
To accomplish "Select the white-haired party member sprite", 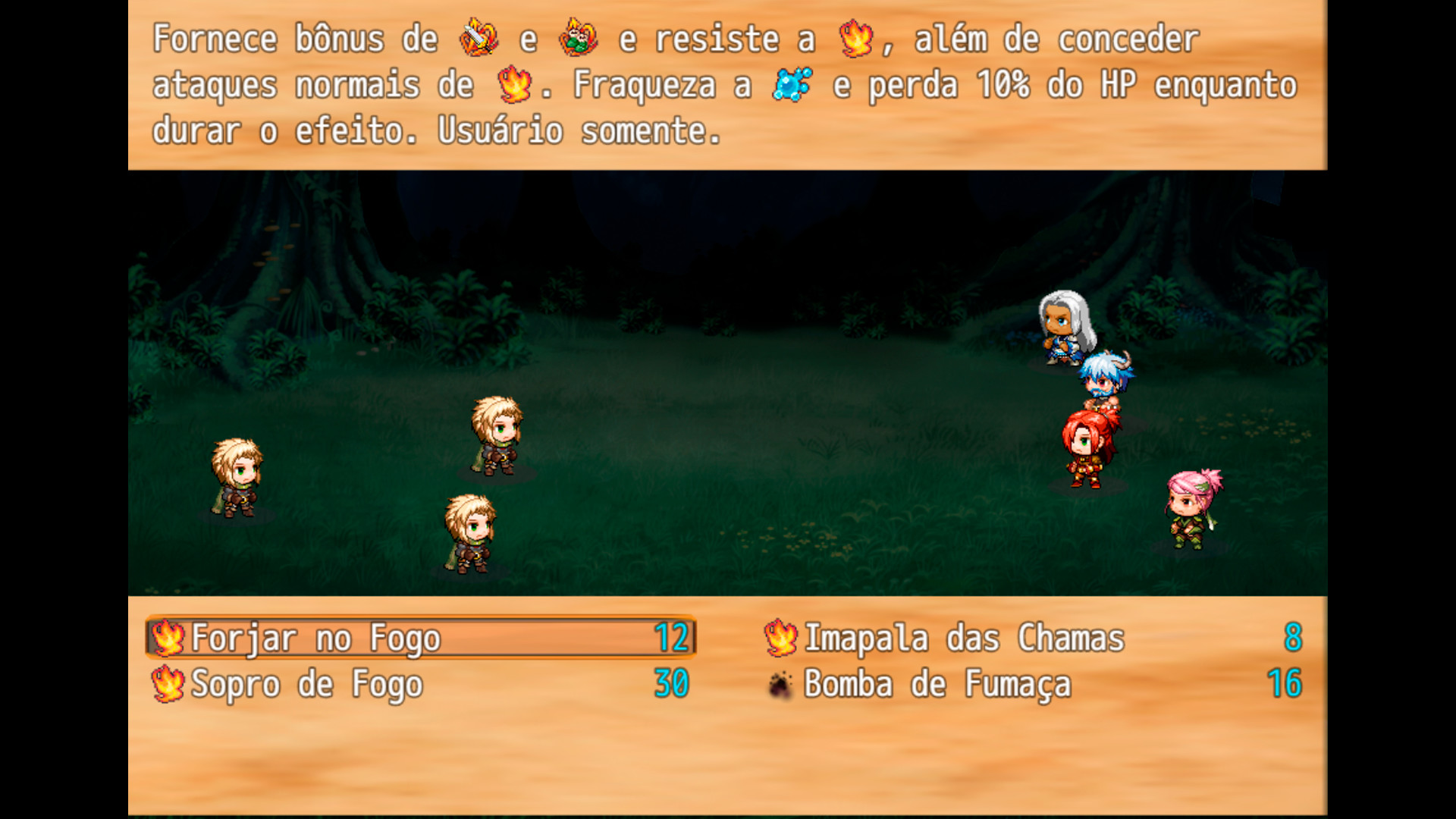I will click(x=1065, y=328).
